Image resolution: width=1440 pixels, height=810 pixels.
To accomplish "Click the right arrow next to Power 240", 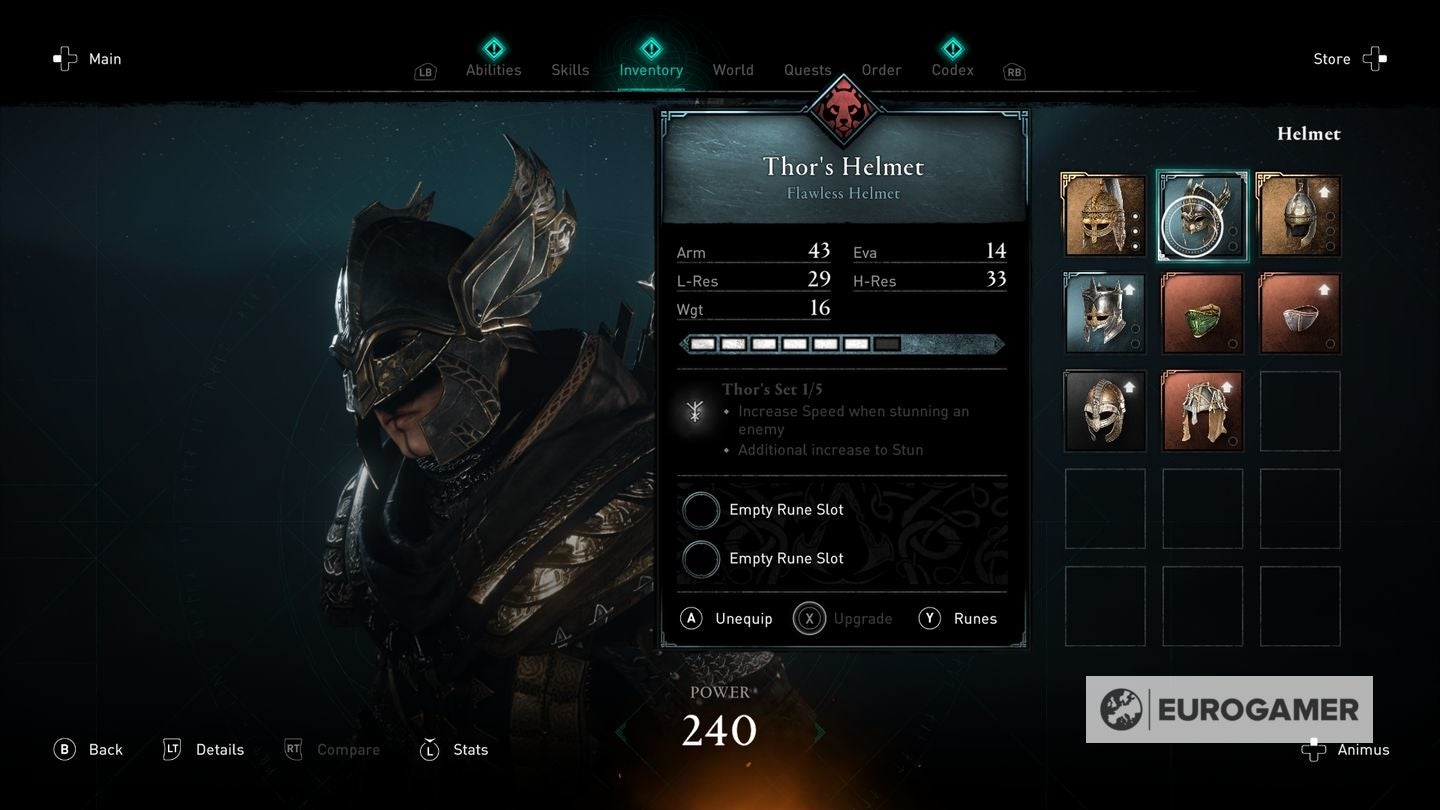I will 818,731.
